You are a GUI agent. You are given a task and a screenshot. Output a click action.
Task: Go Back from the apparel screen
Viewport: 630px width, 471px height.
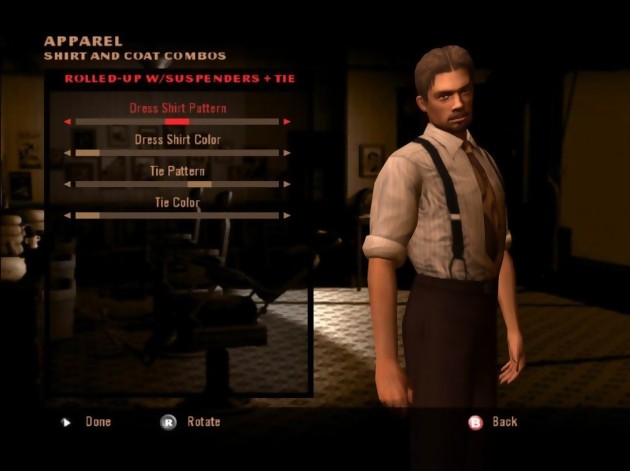pyautogui.click(x=503, y=422)
